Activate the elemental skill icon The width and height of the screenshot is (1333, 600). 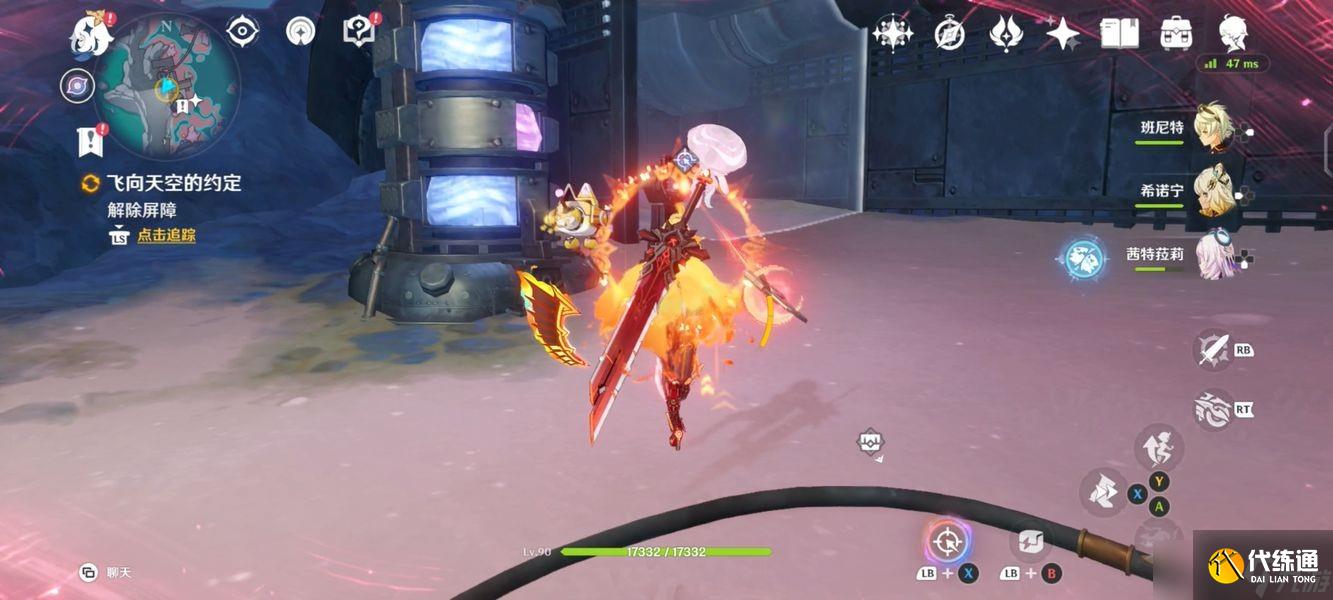tap(1214, 350)
